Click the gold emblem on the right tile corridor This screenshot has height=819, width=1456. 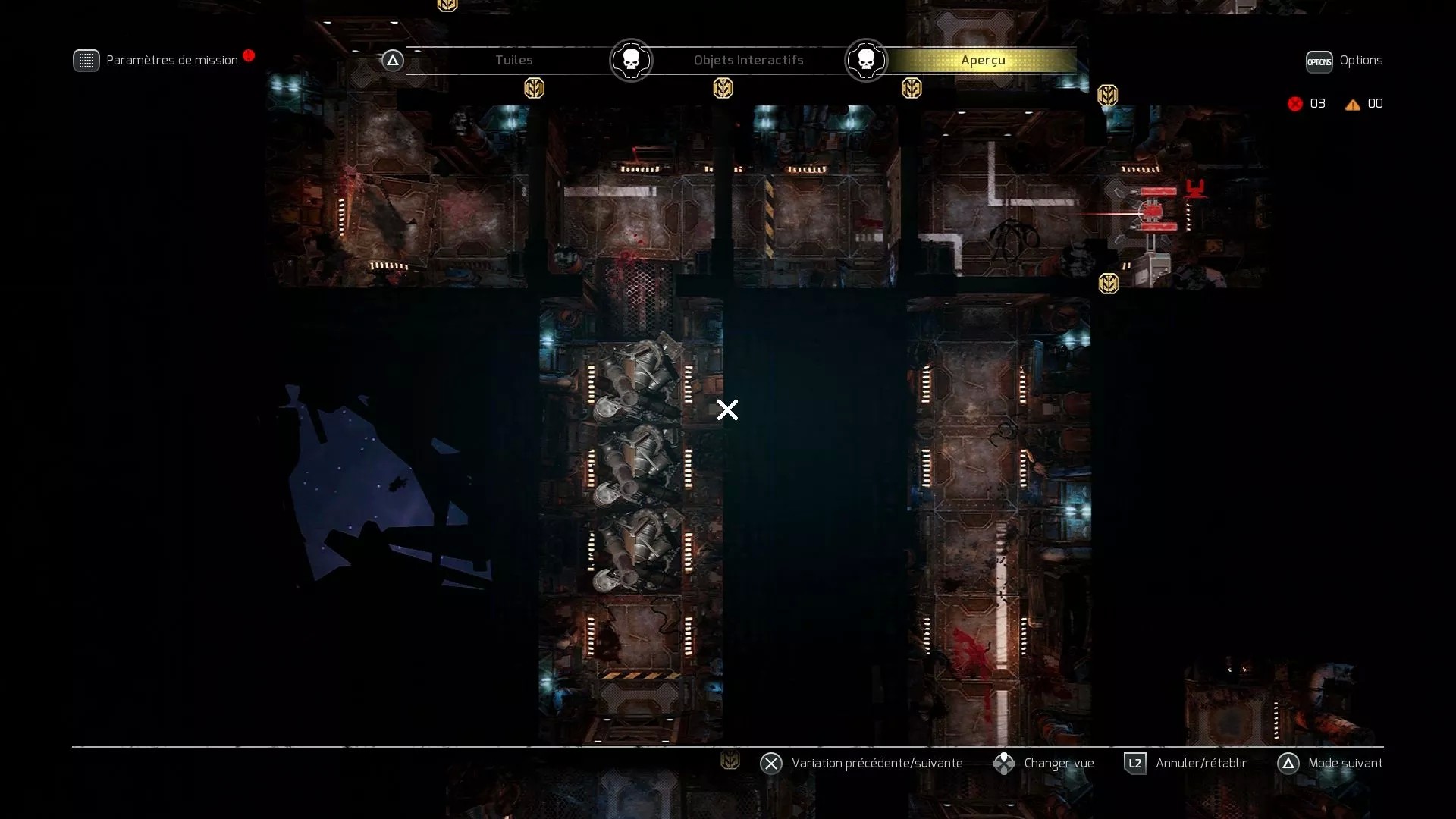[1108, 284]
